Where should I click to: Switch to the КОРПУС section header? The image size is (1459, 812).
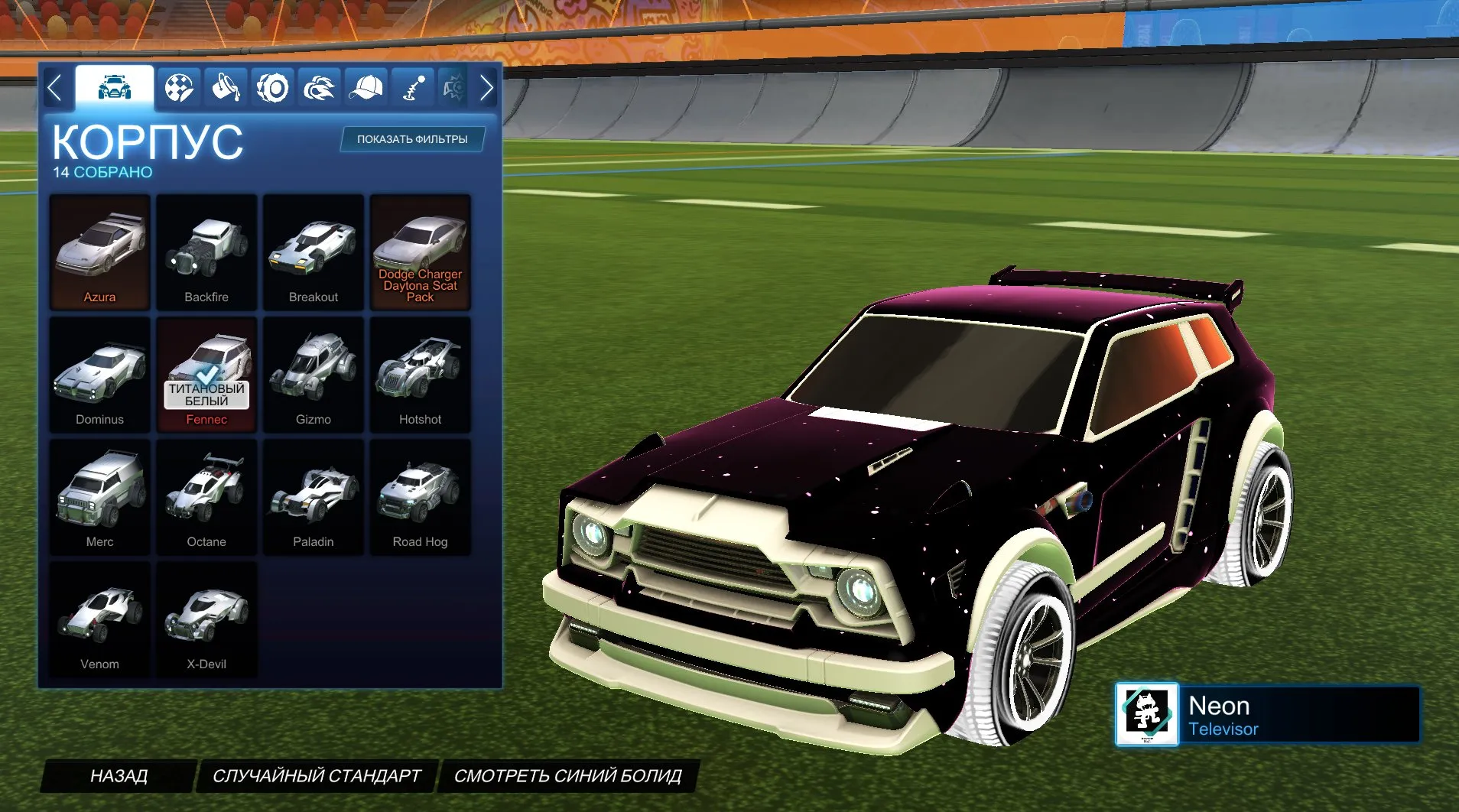point(148,141)
